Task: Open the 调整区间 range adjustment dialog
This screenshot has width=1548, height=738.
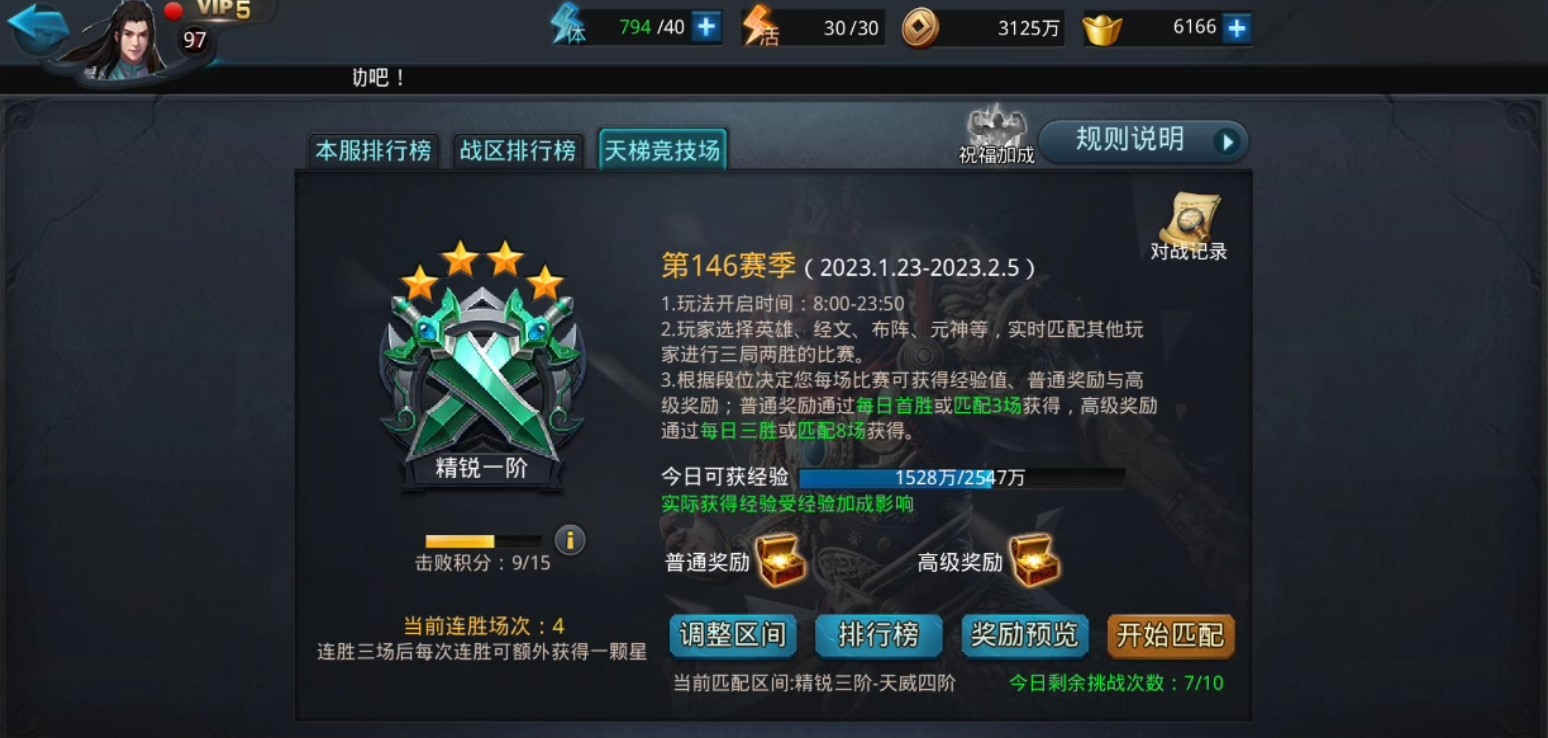Action: coord(733,636)
